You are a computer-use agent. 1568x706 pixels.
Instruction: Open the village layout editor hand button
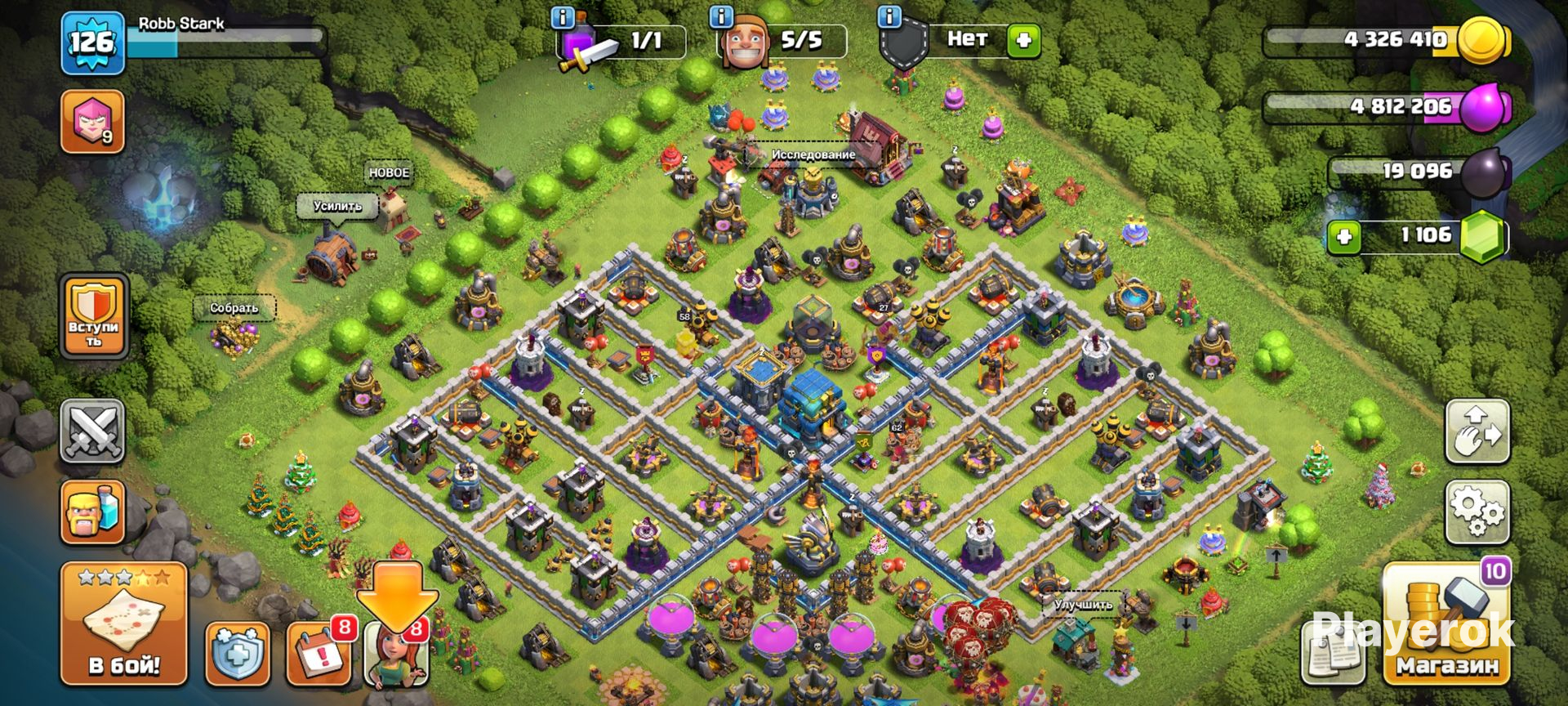[x=1477, y=431]
